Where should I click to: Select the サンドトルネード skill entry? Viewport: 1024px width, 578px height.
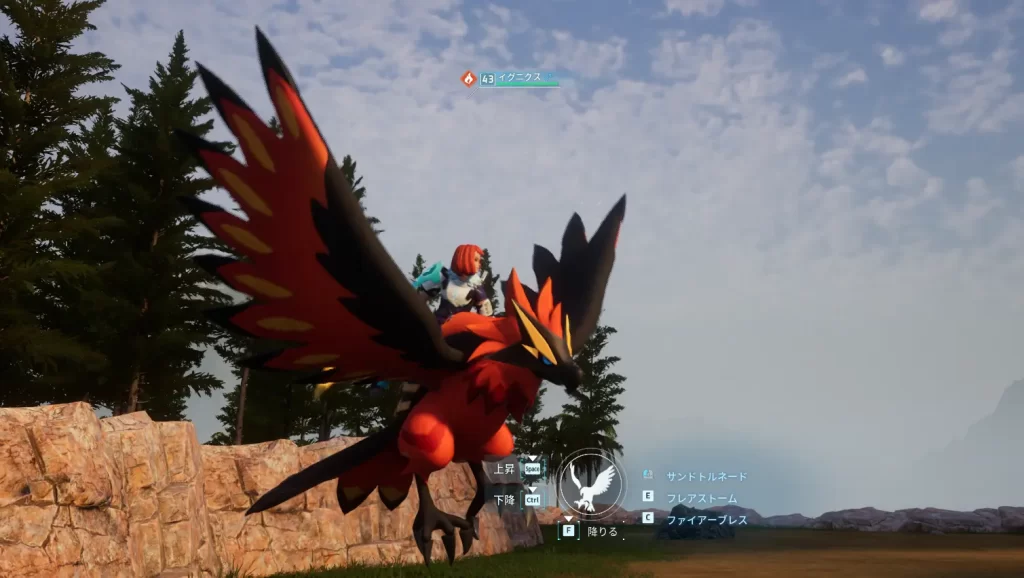point(706,476)
